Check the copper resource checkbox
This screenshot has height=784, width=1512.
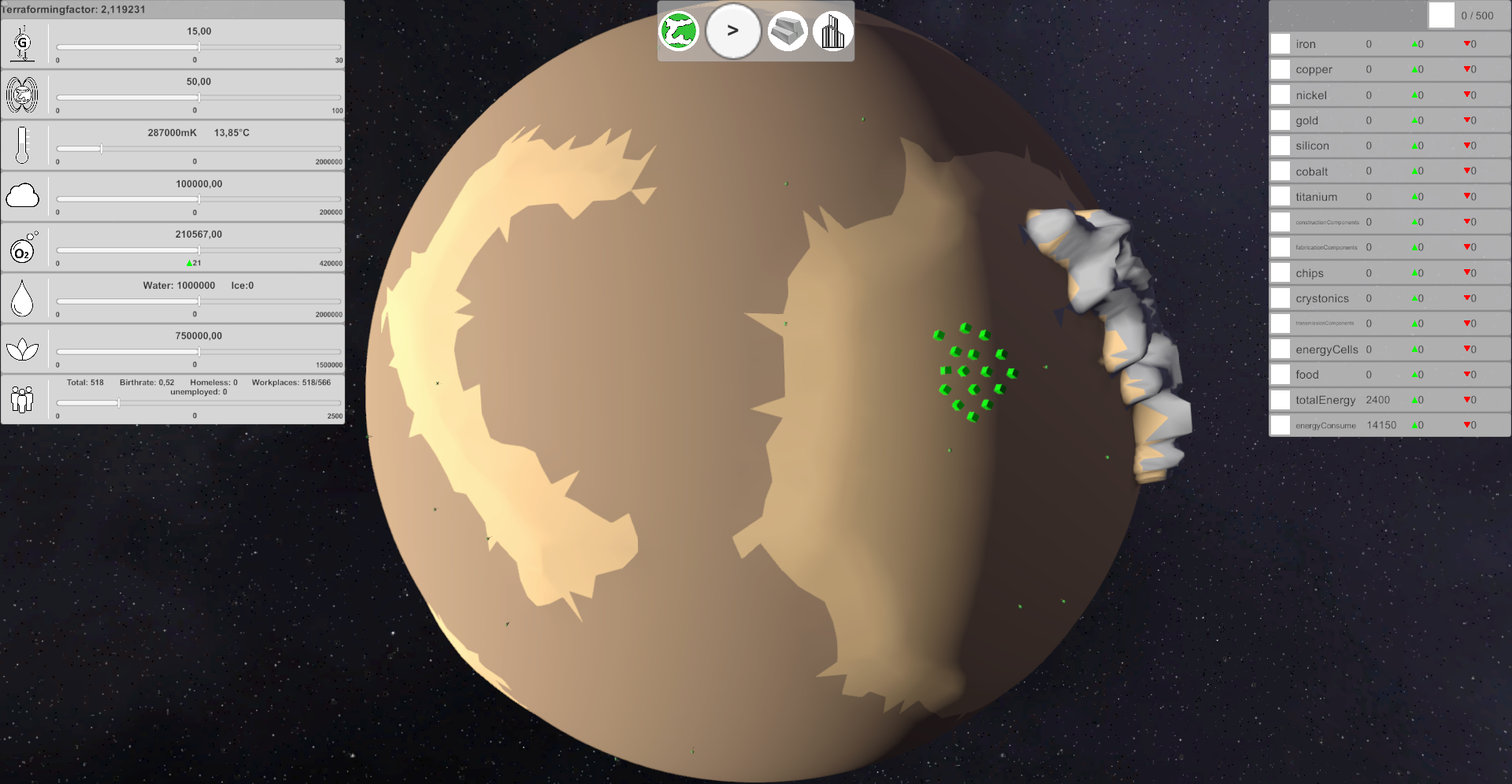(x=1280, y=69)
